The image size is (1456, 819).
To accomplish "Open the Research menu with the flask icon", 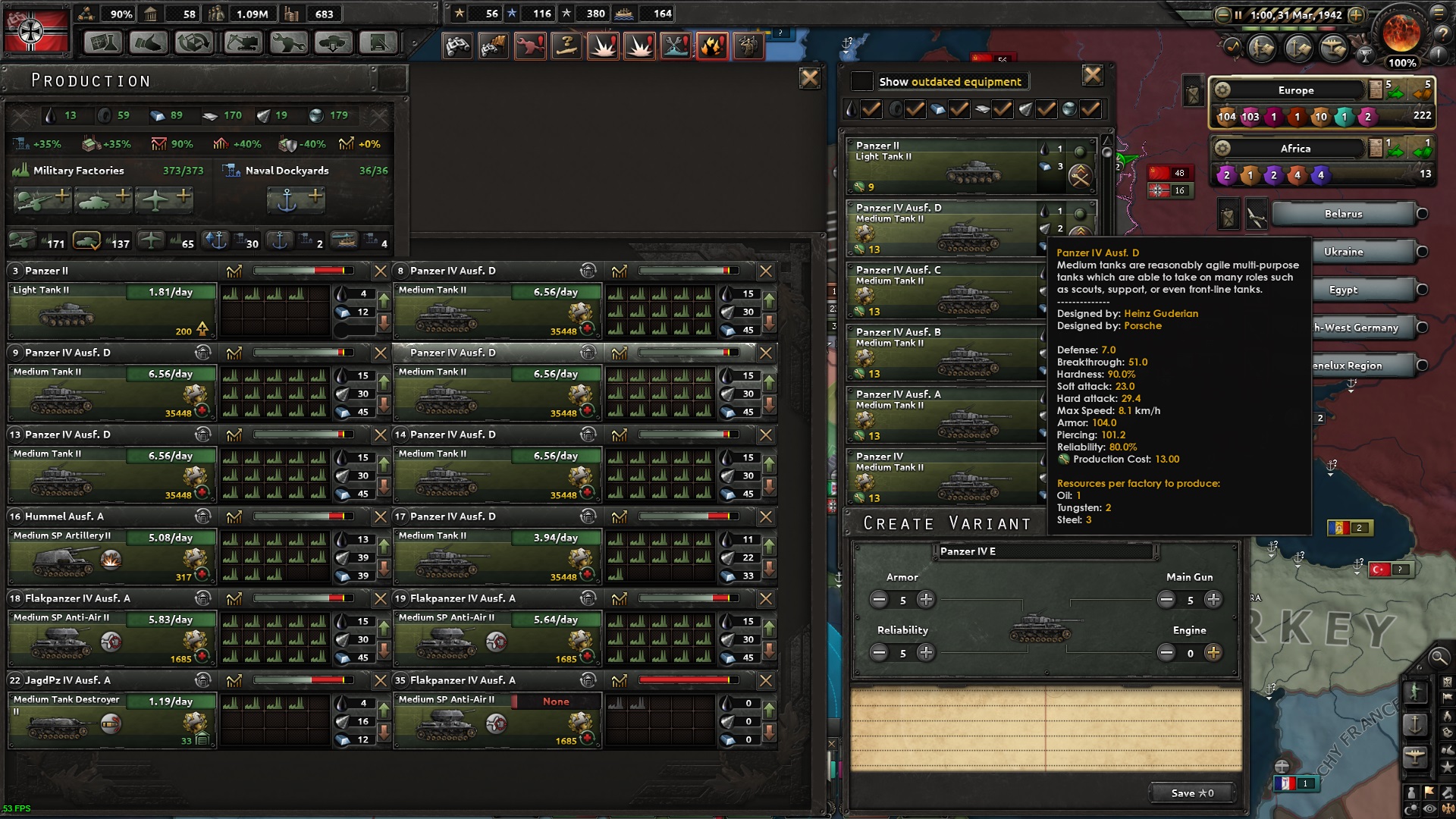I will pyautogui.click(x=102, y=42).
